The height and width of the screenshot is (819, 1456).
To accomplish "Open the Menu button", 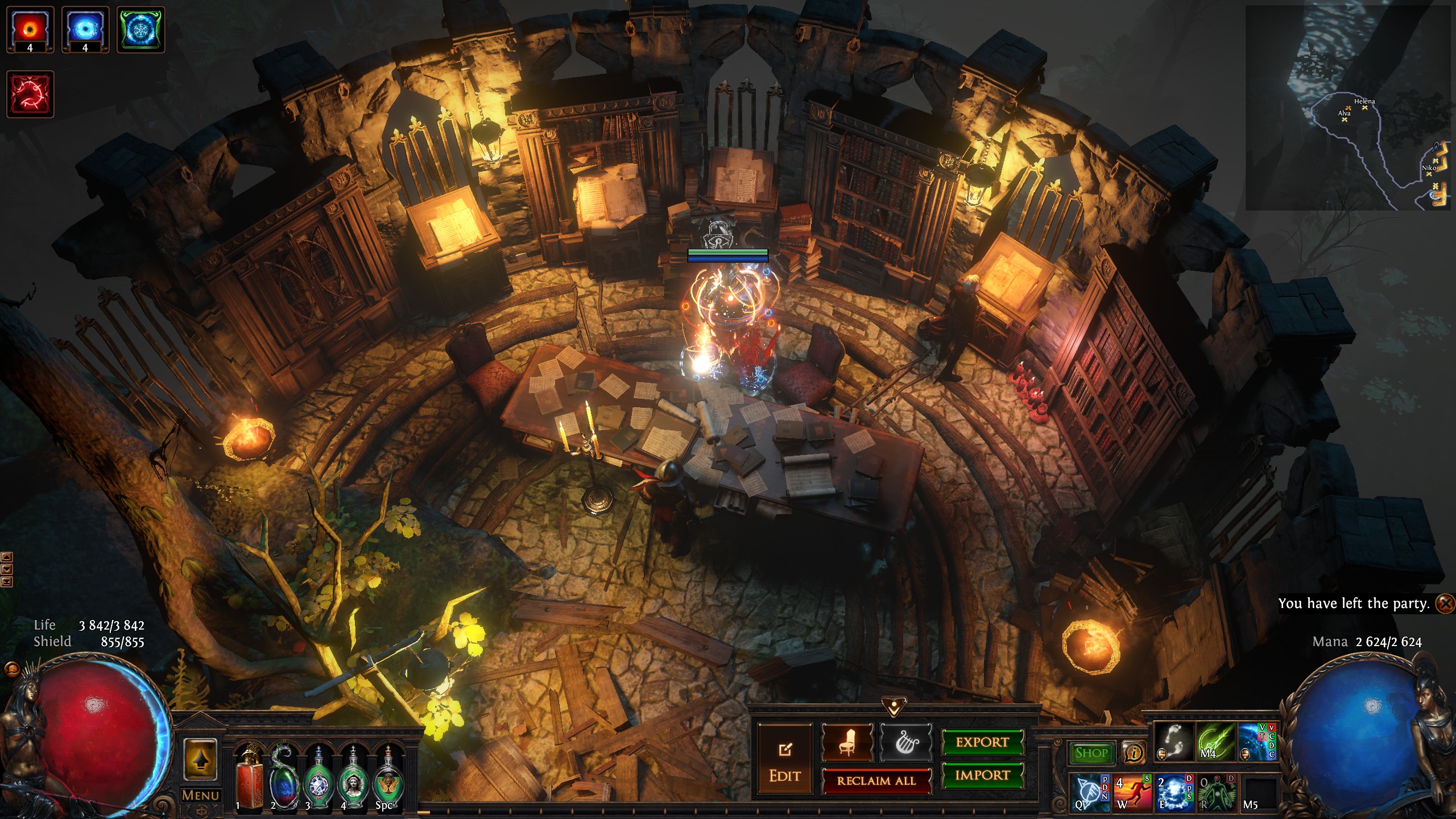I will 200,795.
